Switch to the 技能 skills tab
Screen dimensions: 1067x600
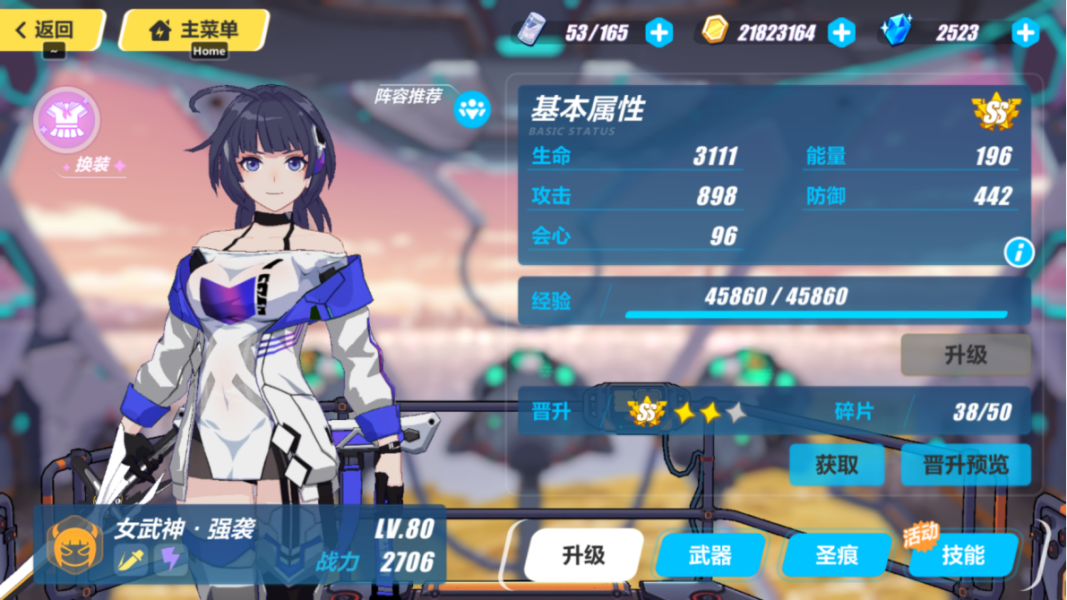point(963,555)
